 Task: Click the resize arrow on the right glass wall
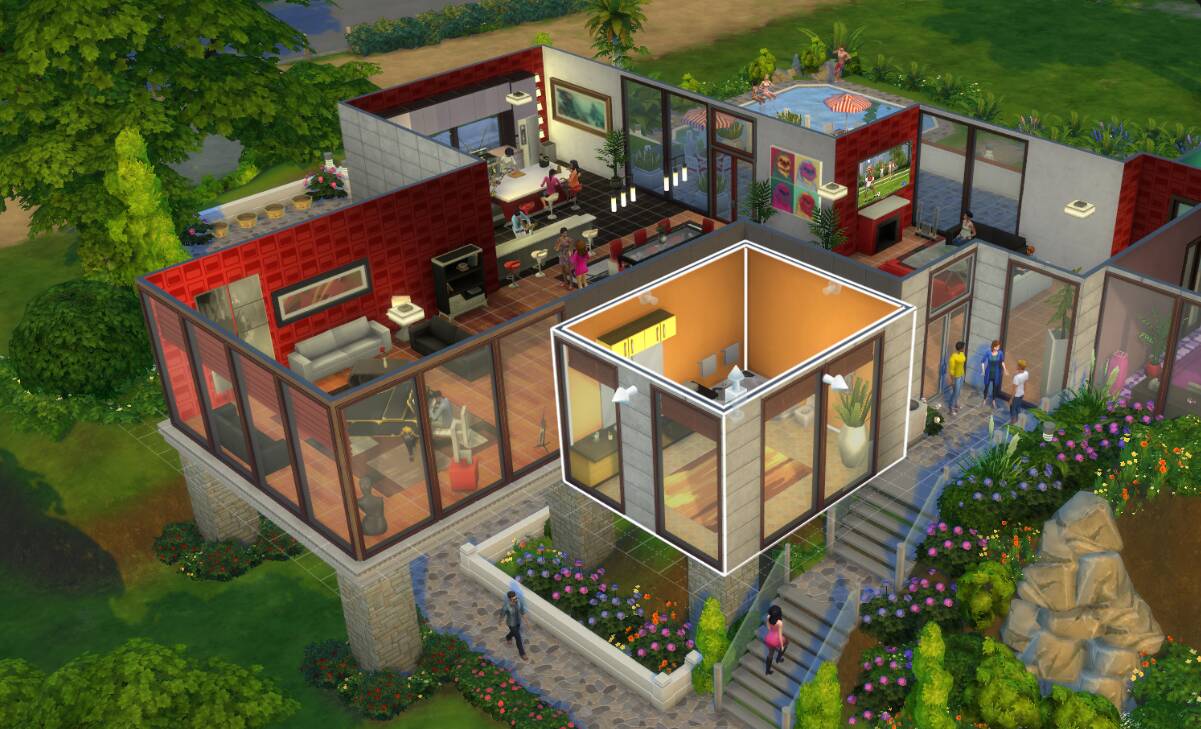point(835,380)
